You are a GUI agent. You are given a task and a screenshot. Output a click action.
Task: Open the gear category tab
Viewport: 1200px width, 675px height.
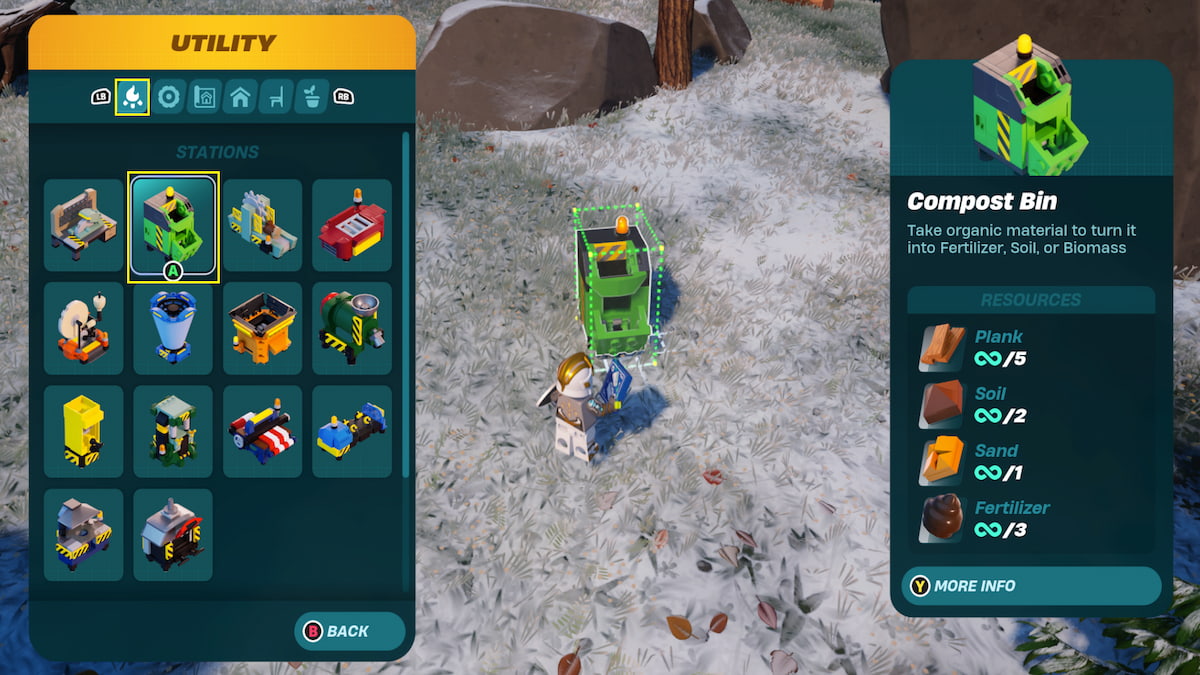click(168, 97)
